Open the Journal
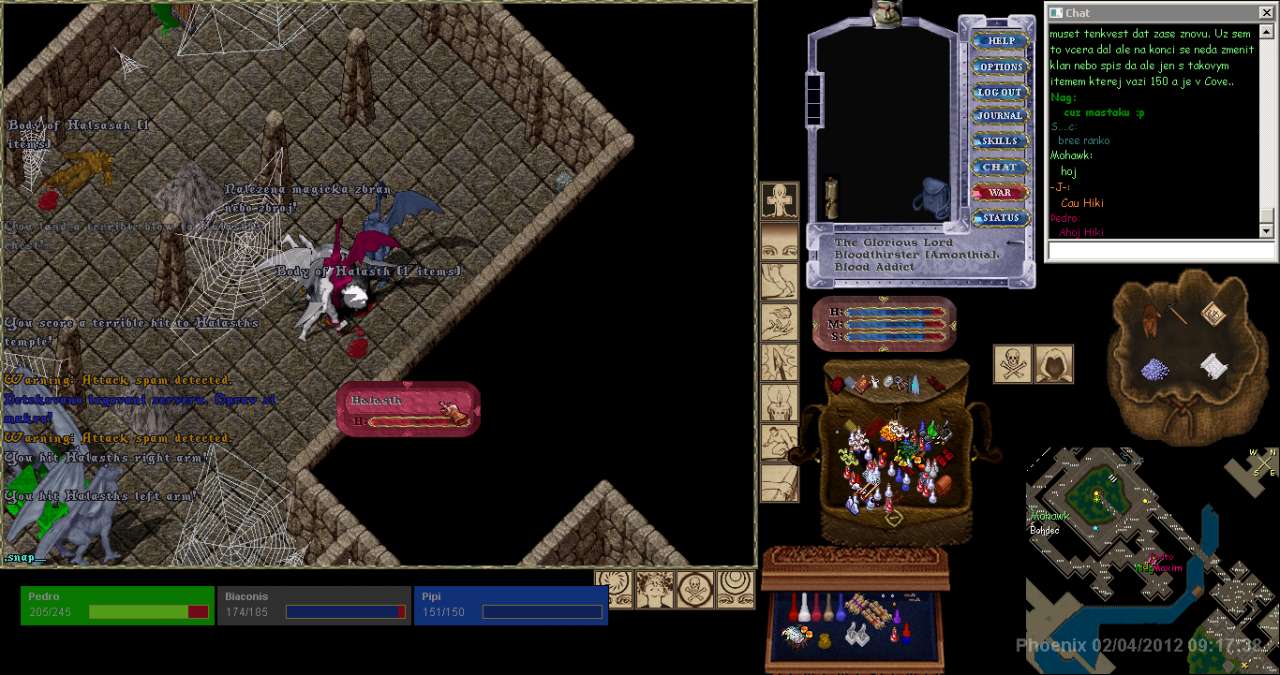 click(x=999, y=116)
